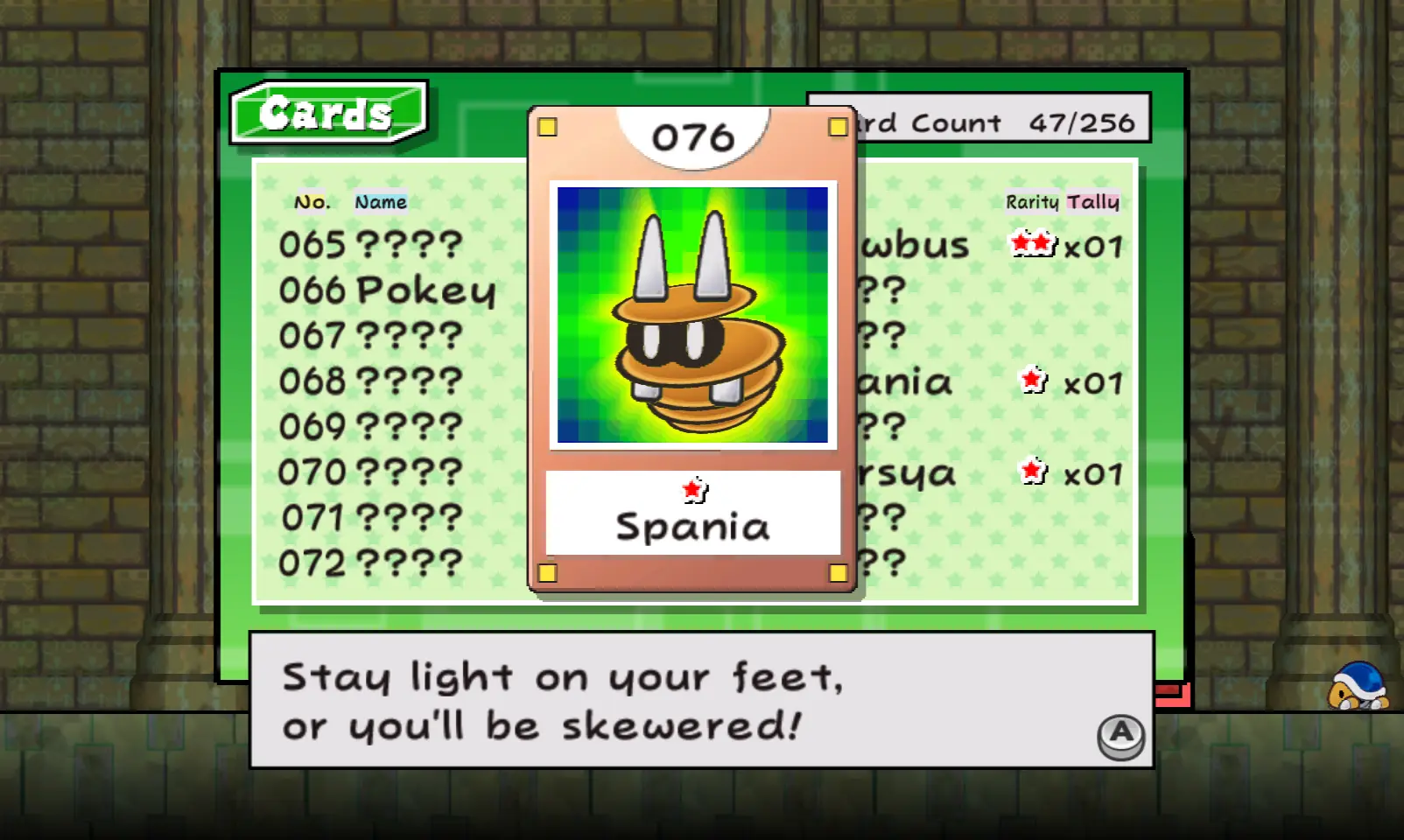
Task: Click the Tally column header
Action: pos(1093,202)
